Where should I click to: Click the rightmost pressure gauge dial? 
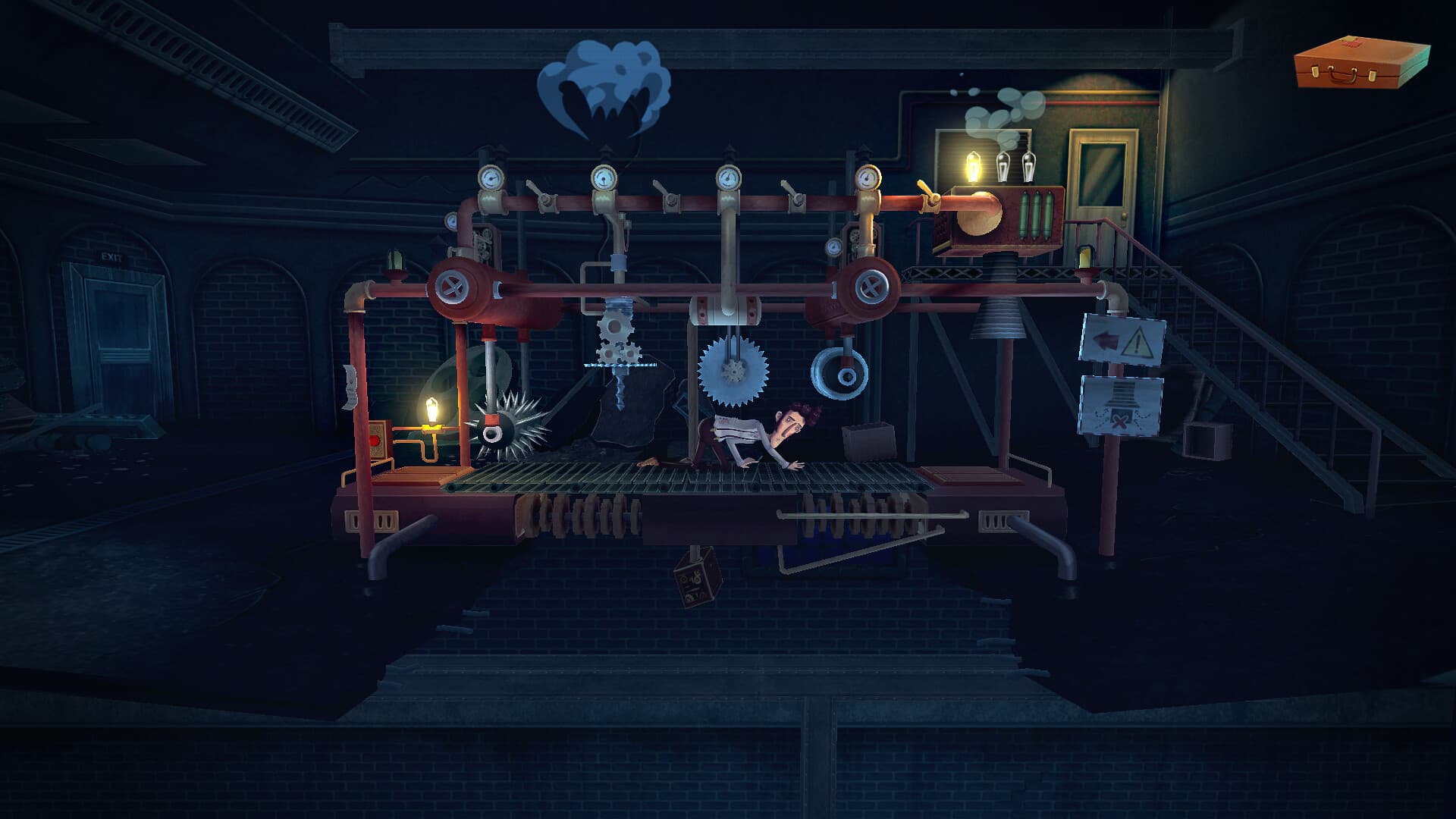(x=867, y=177)
